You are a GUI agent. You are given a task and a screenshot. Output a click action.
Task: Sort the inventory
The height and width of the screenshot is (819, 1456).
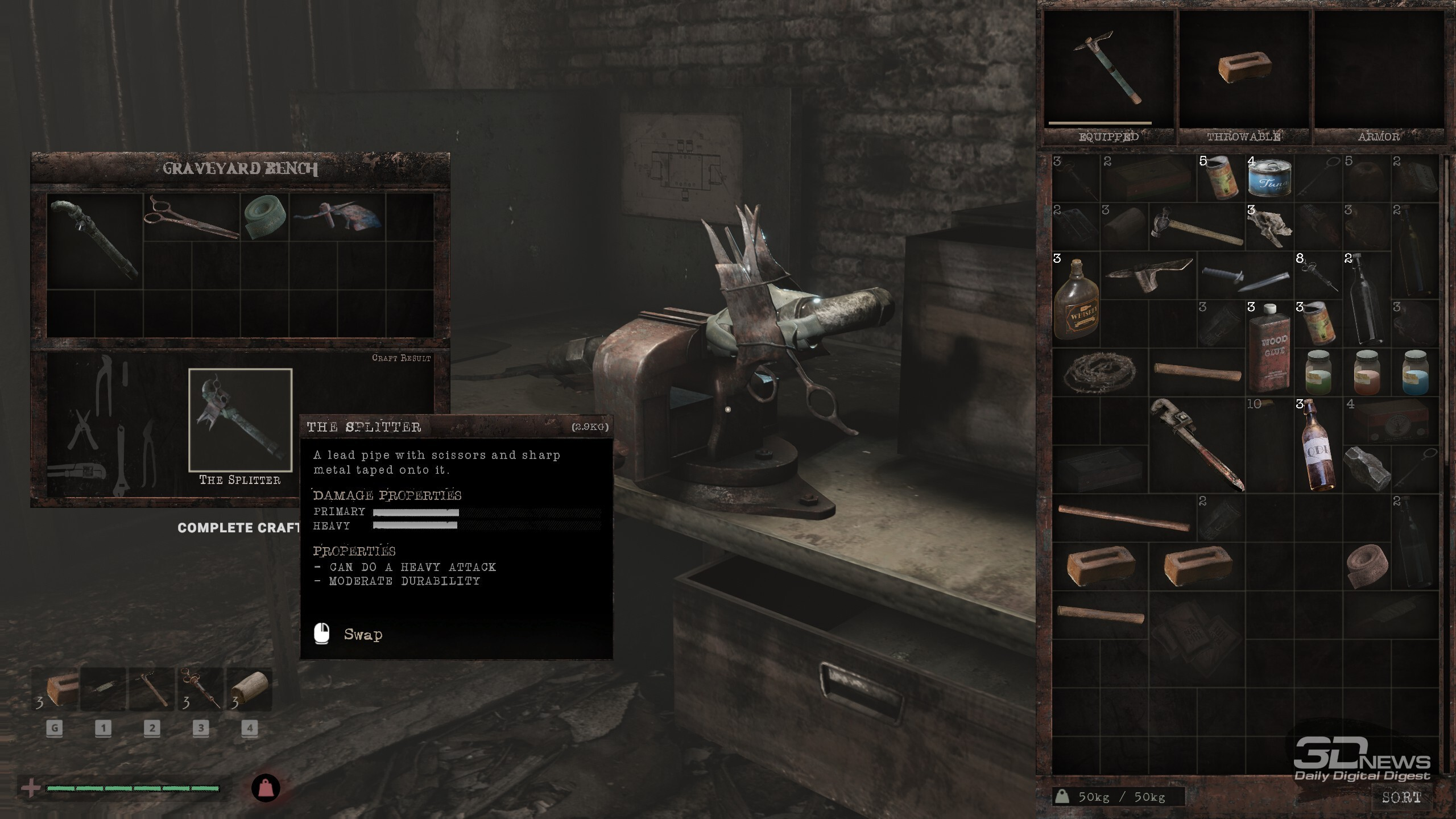[x=1401, y=797]
